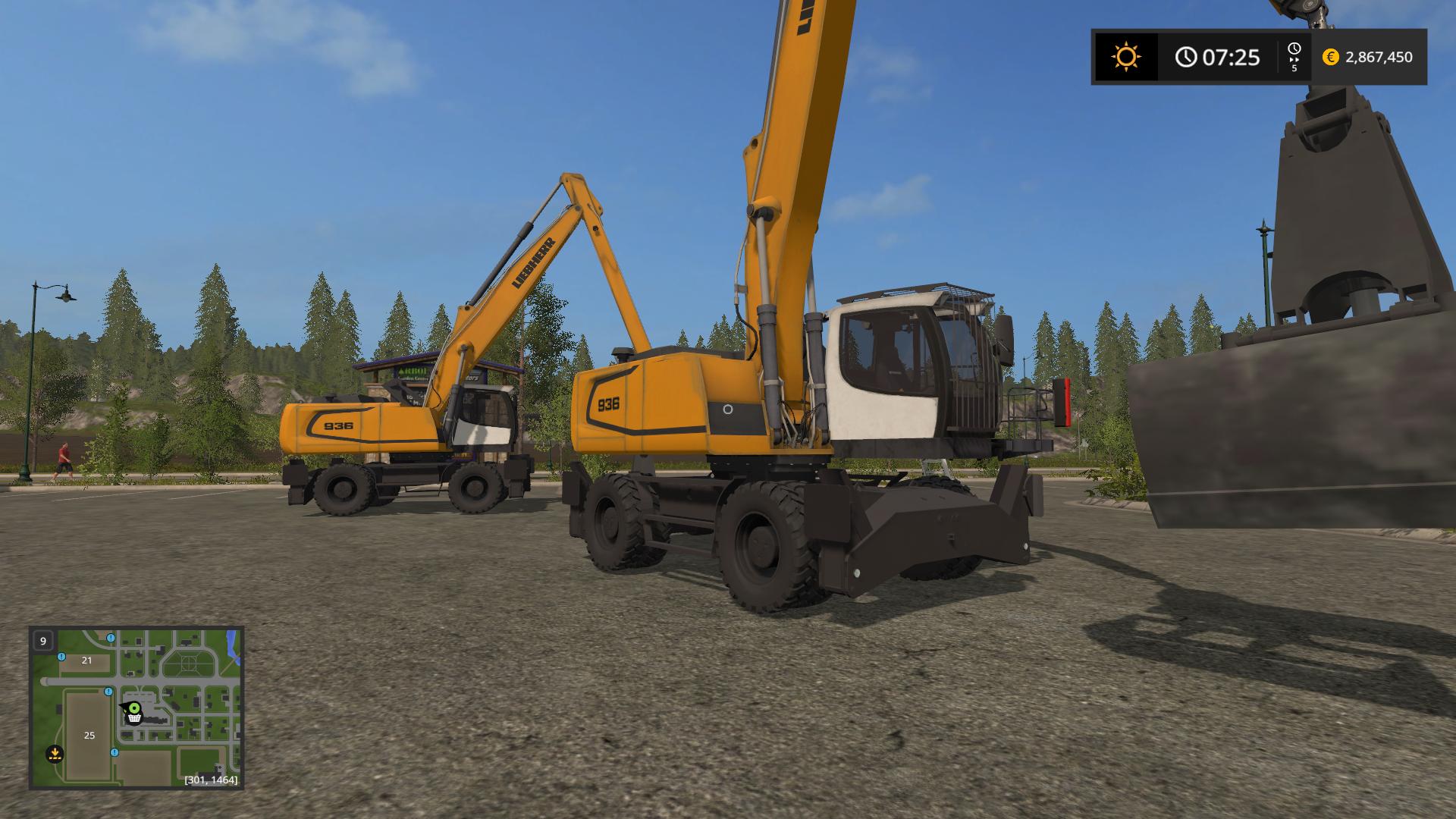This screenshot has height=819, width=1456.
Task: Select field 21 on the minimap
Action: click(86, 661)
